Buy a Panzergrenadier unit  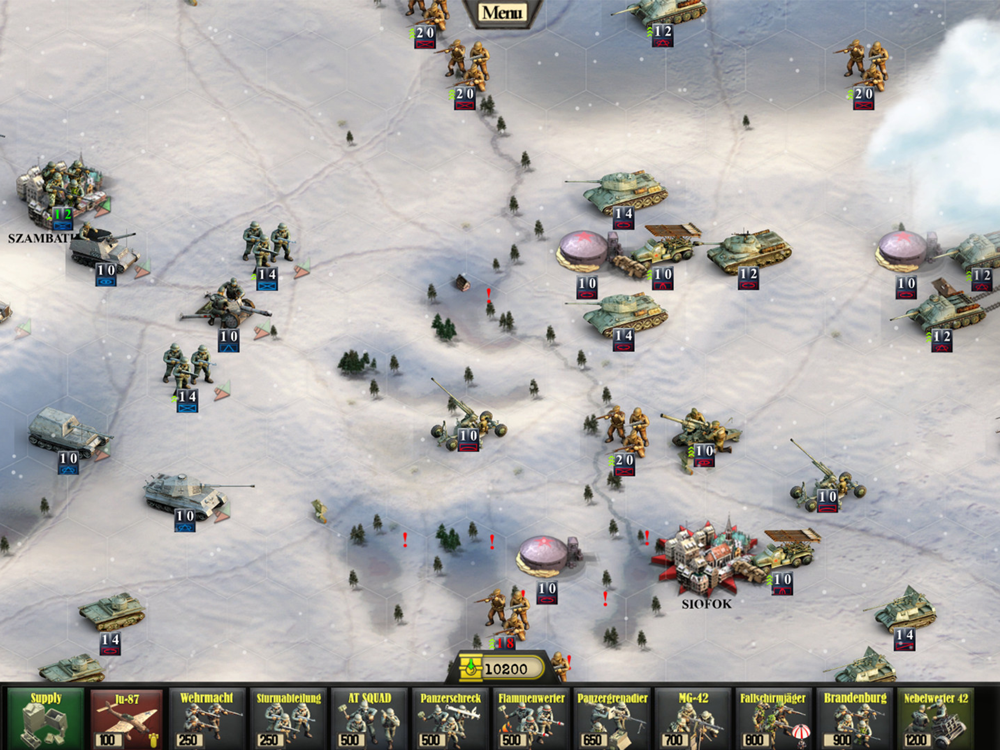[612, 718]
